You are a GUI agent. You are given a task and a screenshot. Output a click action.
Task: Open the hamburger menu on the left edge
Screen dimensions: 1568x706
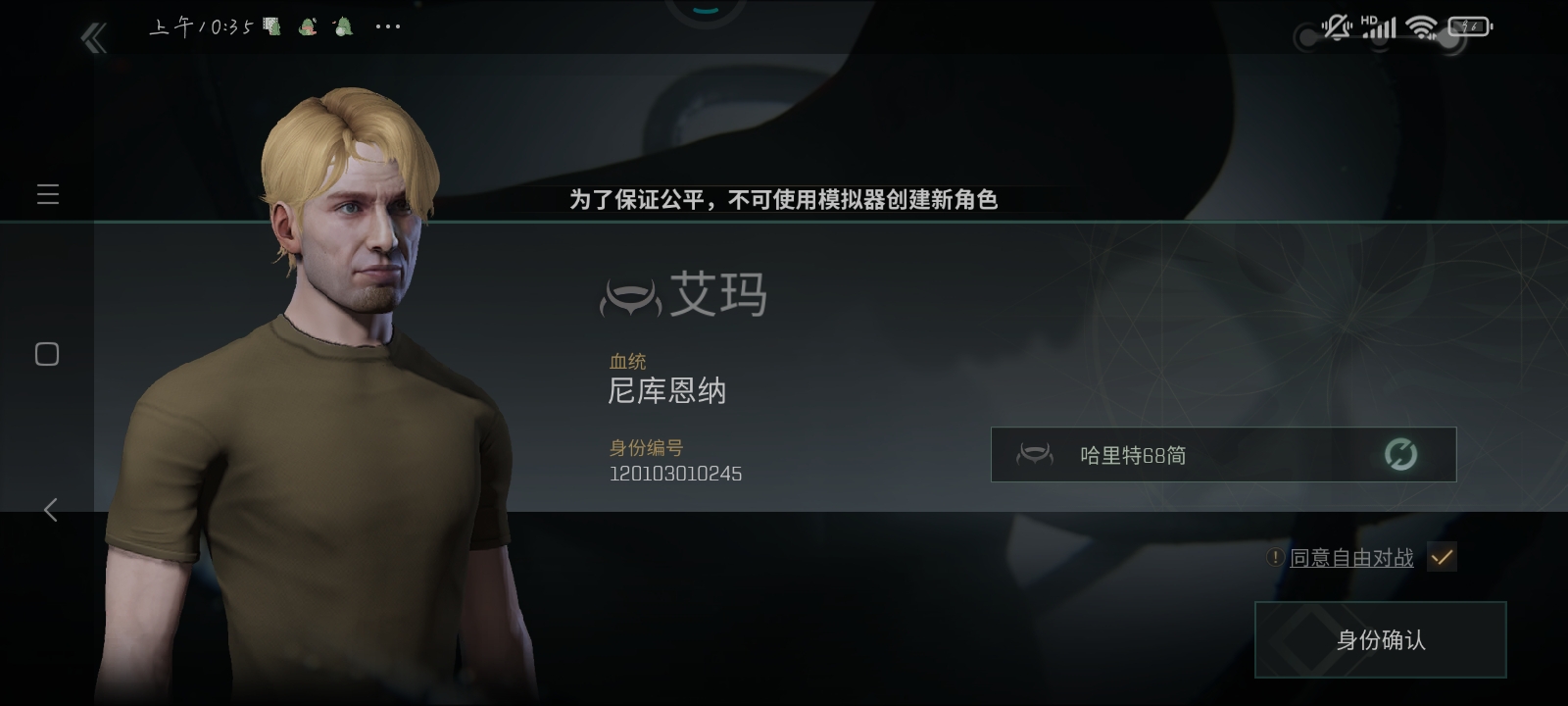(47, 194)
